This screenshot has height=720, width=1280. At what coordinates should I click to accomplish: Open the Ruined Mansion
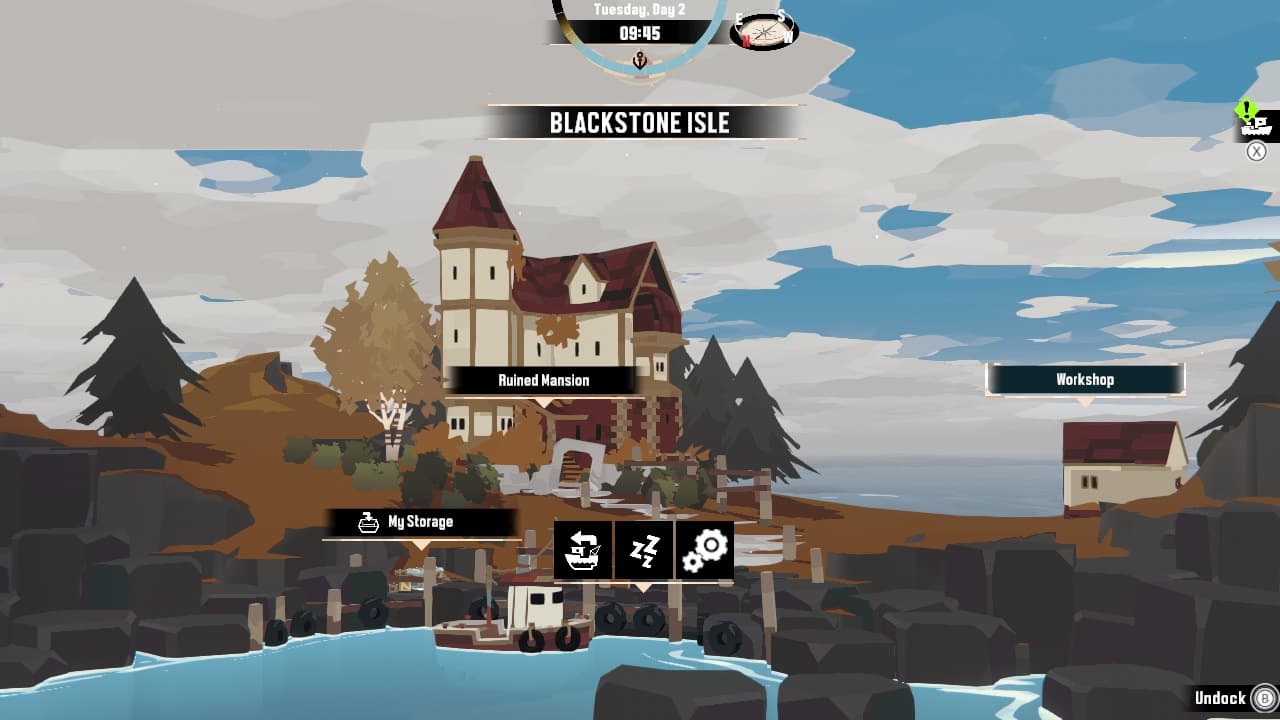pyautogui.click(x=543, y=380)
